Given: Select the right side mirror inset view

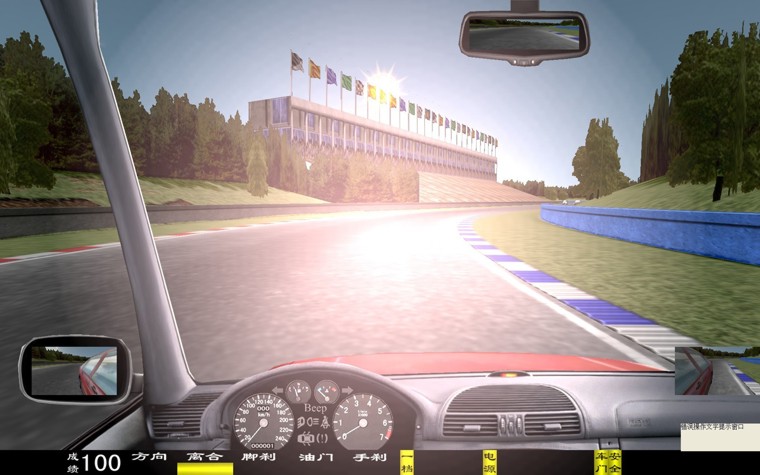Looking at the screenshot, I should point(711,371).
